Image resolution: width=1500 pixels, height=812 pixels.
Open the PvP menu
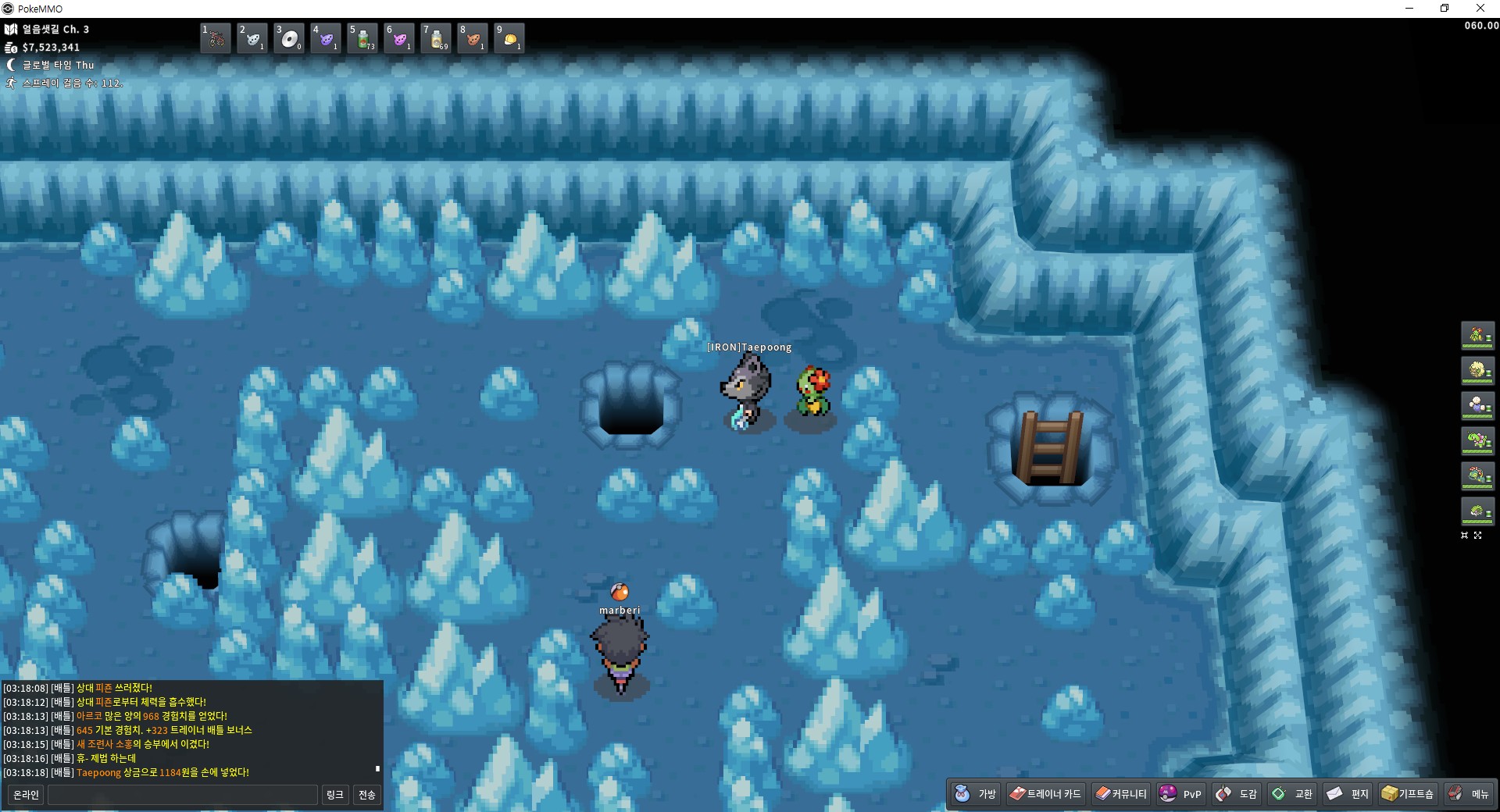[x=1181, y=794]
